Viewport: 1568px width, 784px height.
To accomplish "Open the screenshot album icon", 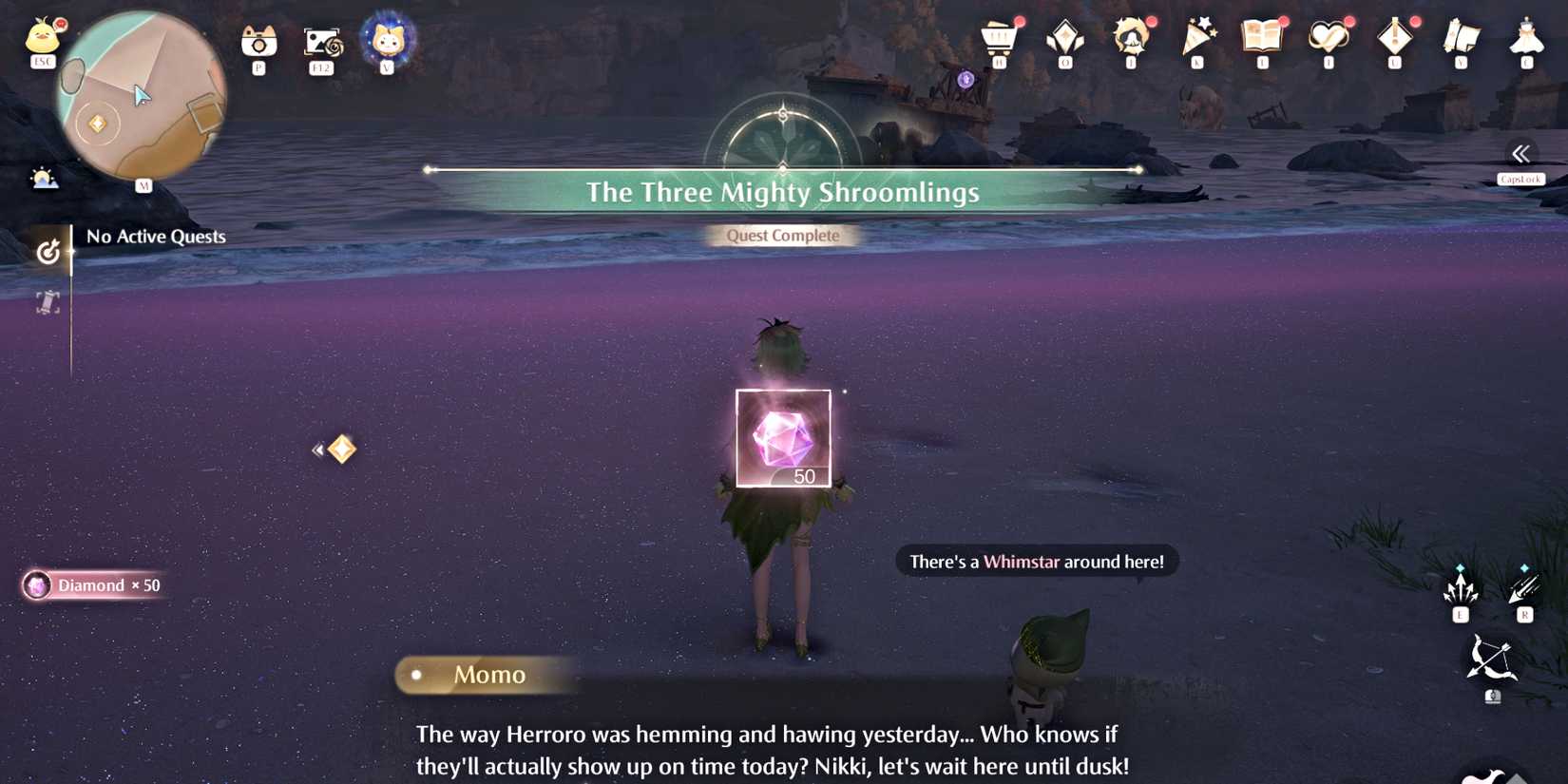I will [x=322, y=43].
